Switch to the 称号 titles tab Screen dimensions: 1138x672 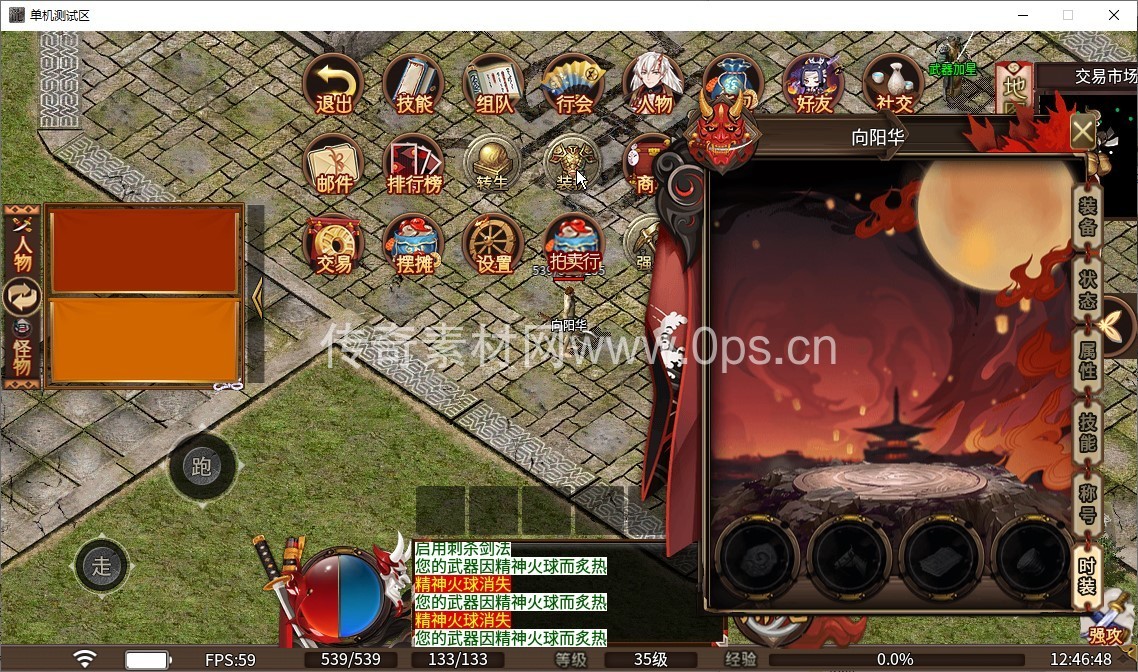tap(1087, 504)
